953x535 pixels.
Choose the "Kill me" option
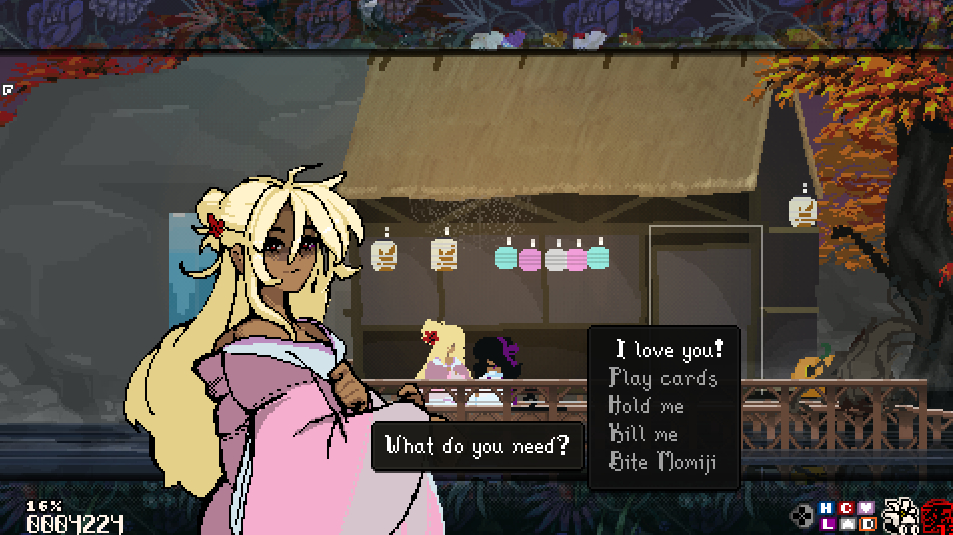643,434
